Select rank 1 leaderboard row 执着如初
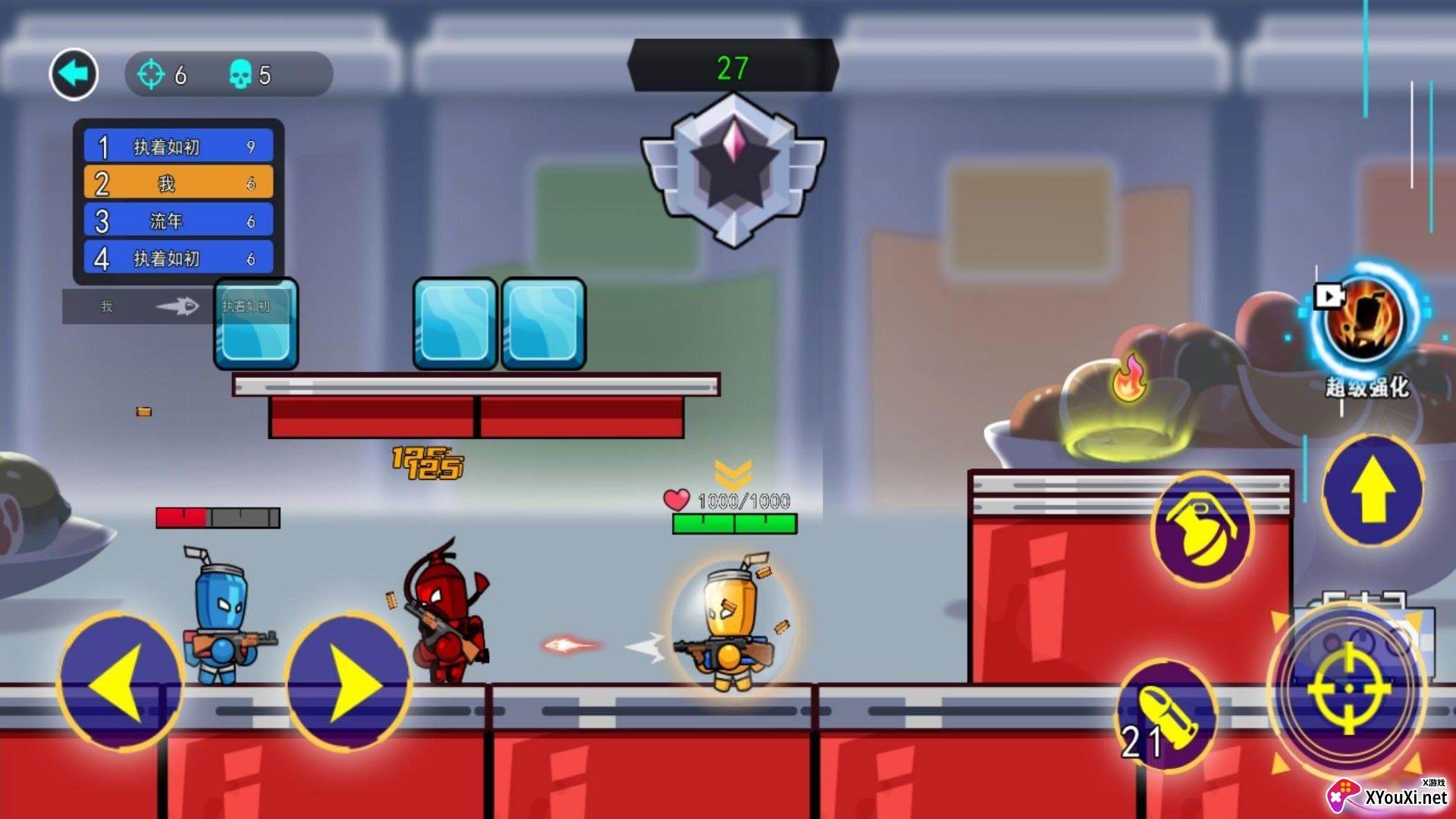The width and height of the screenshot is (1456, 819). (x=178, y=146)
